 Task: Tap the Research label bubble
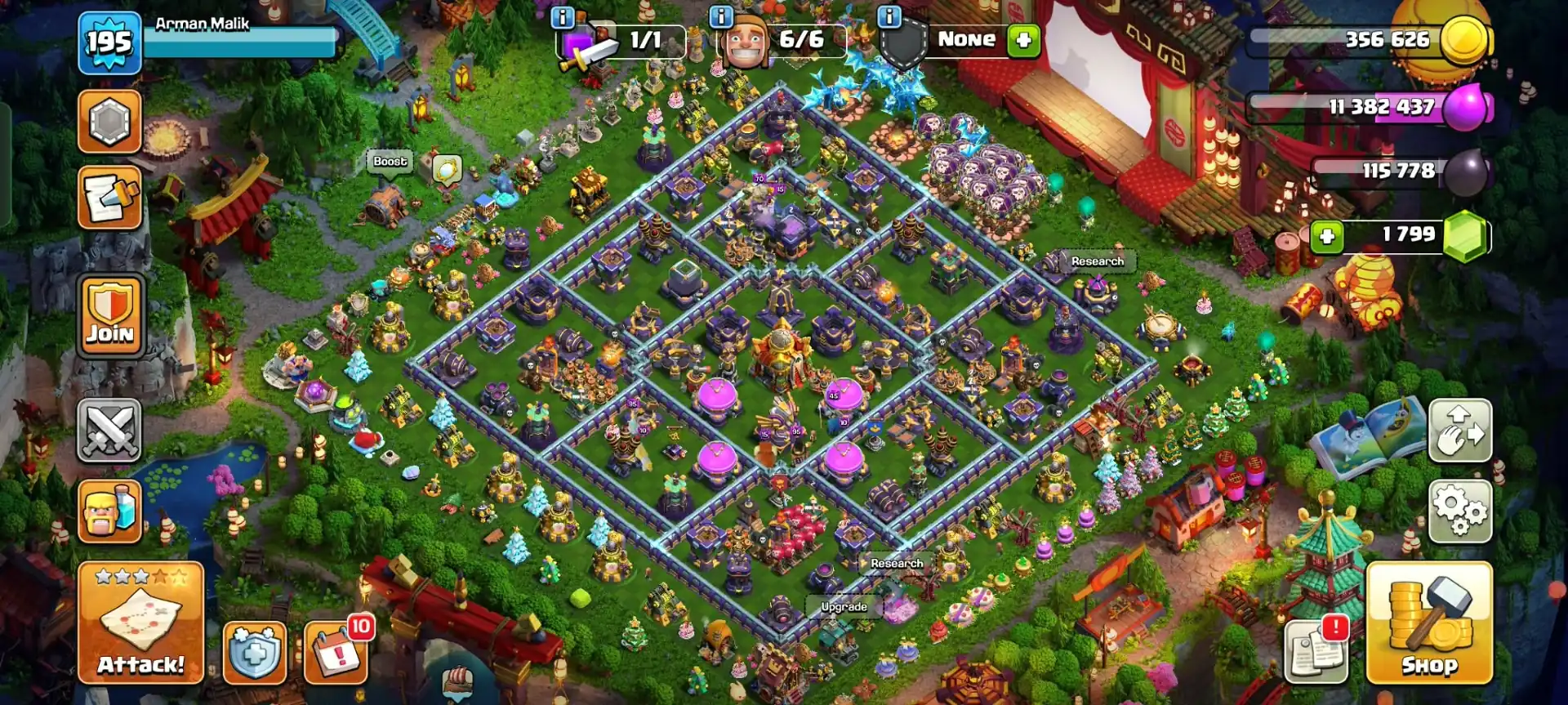pyautogui.click(x=1098, y=261)
